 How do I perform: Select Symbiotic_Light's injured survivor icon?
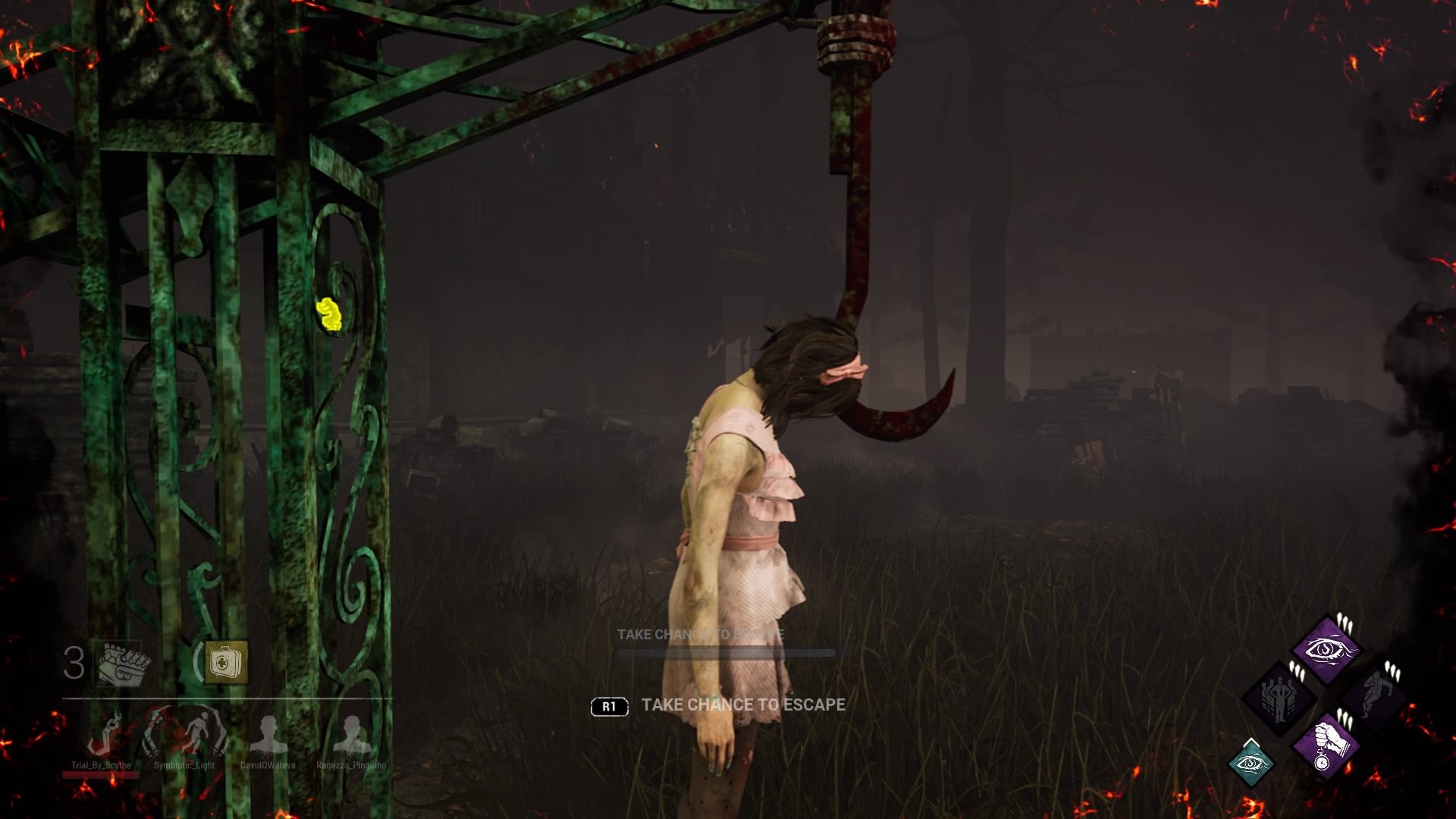click(203, 733)
